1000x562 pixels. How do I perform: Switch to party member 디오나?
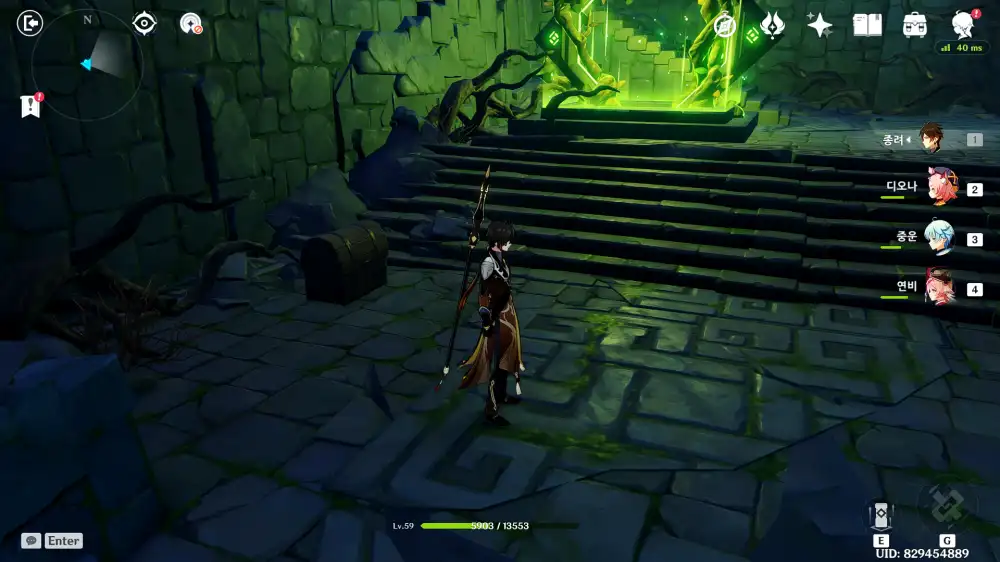click(940, 187)
